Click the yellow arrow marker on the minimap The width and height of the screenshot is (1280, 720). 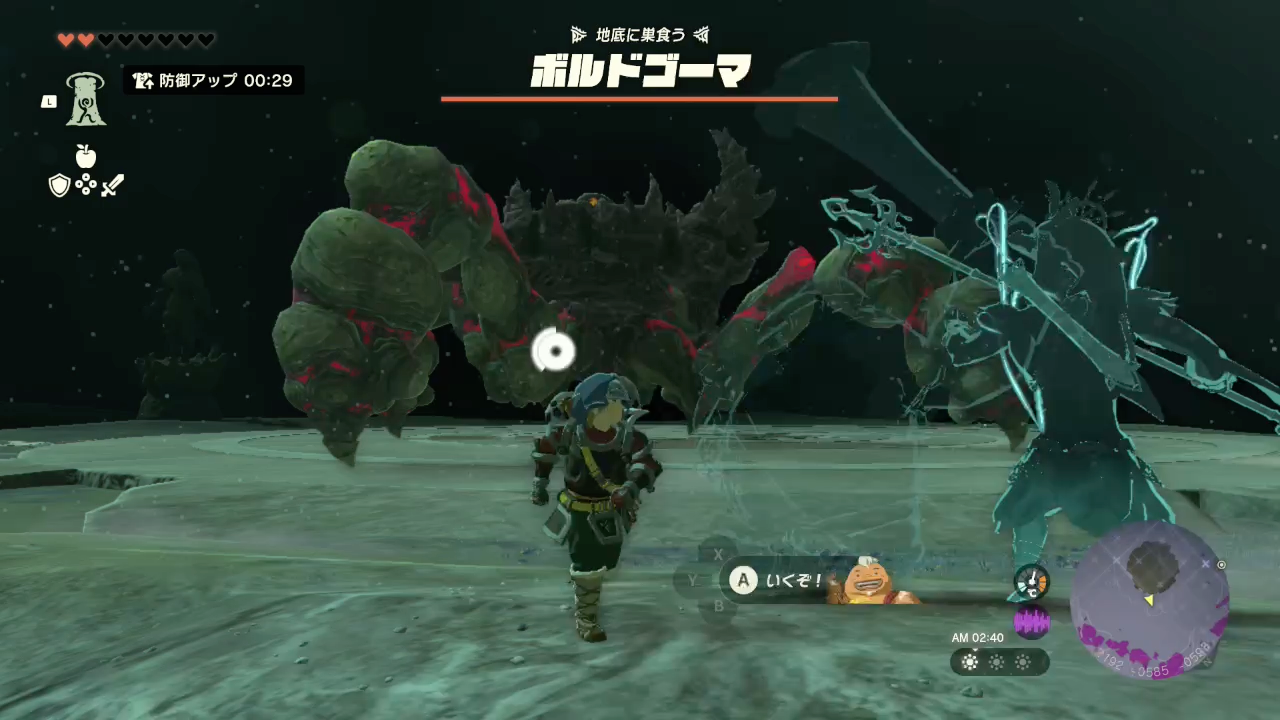(1150, 600)
